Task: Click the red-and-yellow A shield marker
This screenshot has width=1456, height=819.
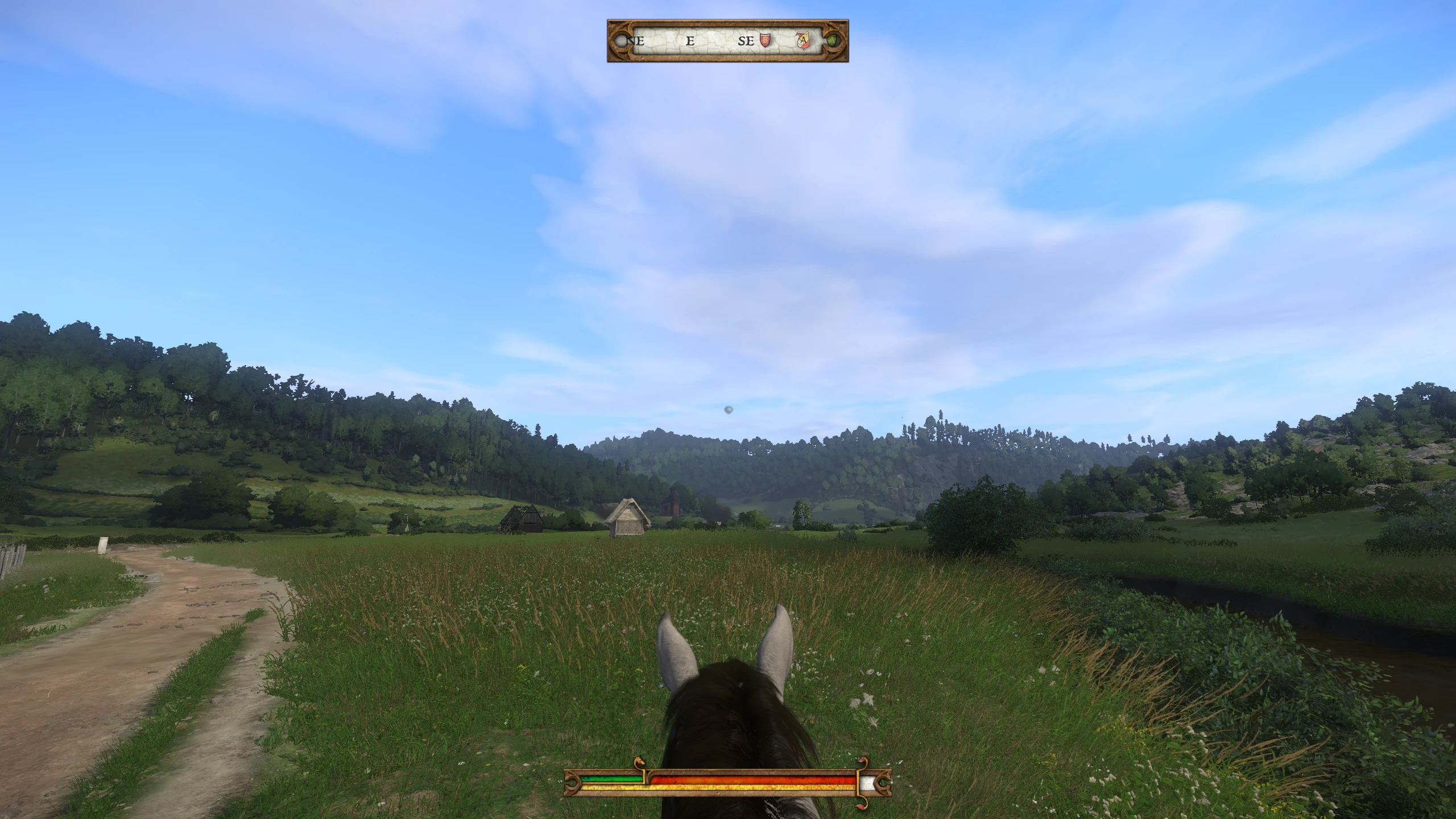Action: [x=802, y=40]
